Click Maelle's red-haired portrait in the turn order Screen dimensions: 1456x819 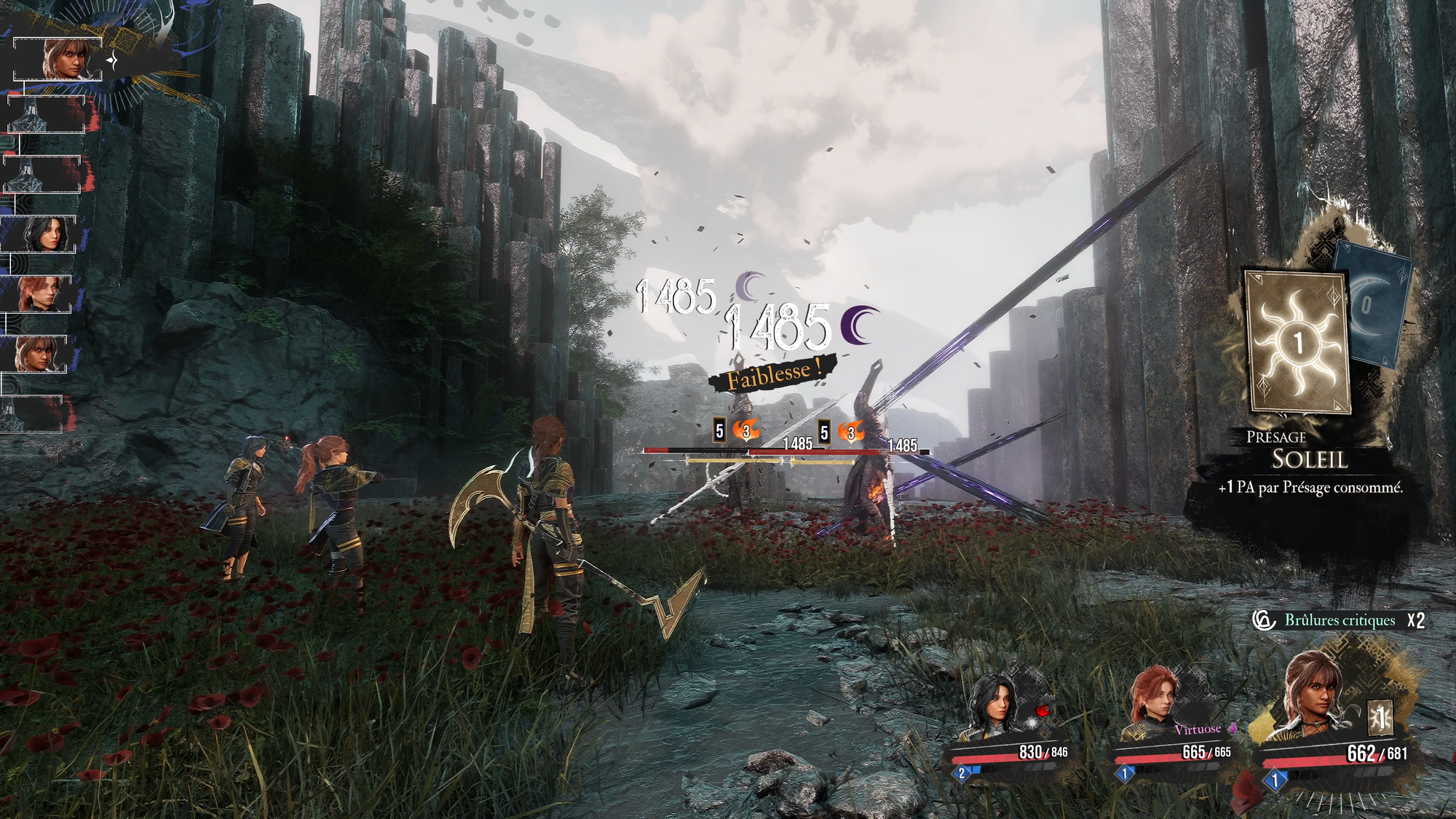point(41,293)
